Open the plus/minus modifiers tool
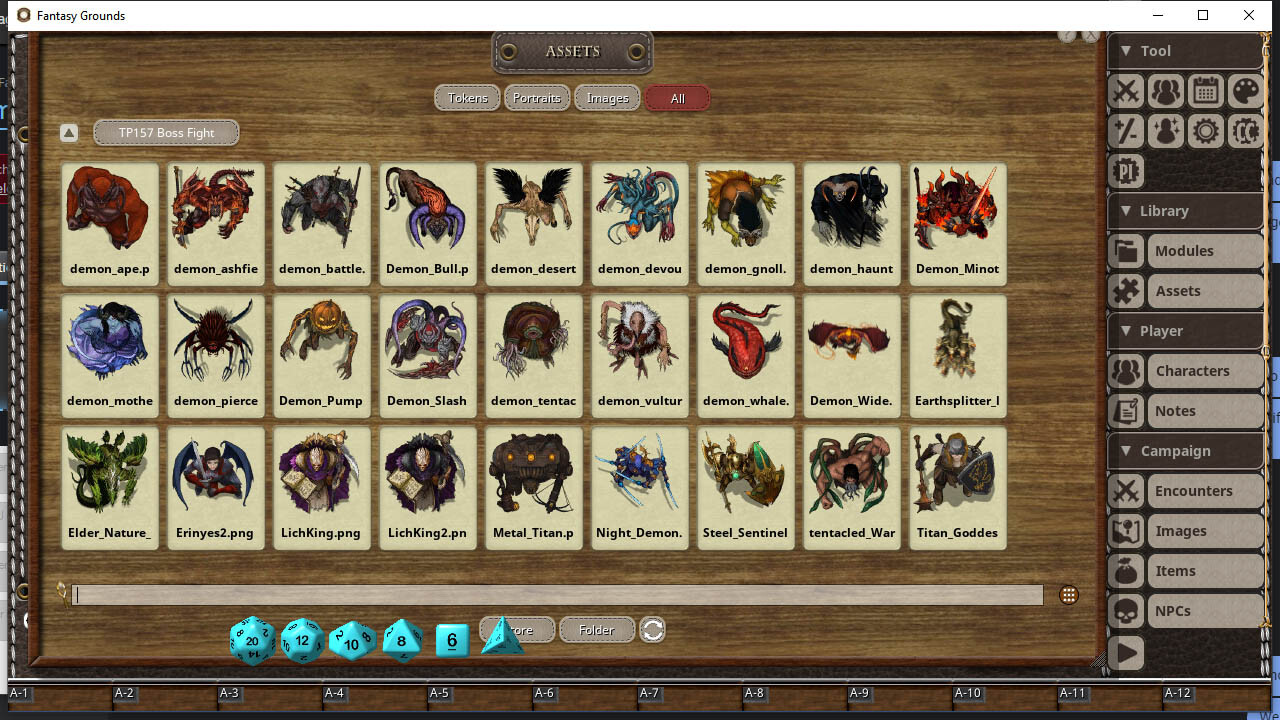Viewport: 1280px width, 720px height. point(1125,131)
